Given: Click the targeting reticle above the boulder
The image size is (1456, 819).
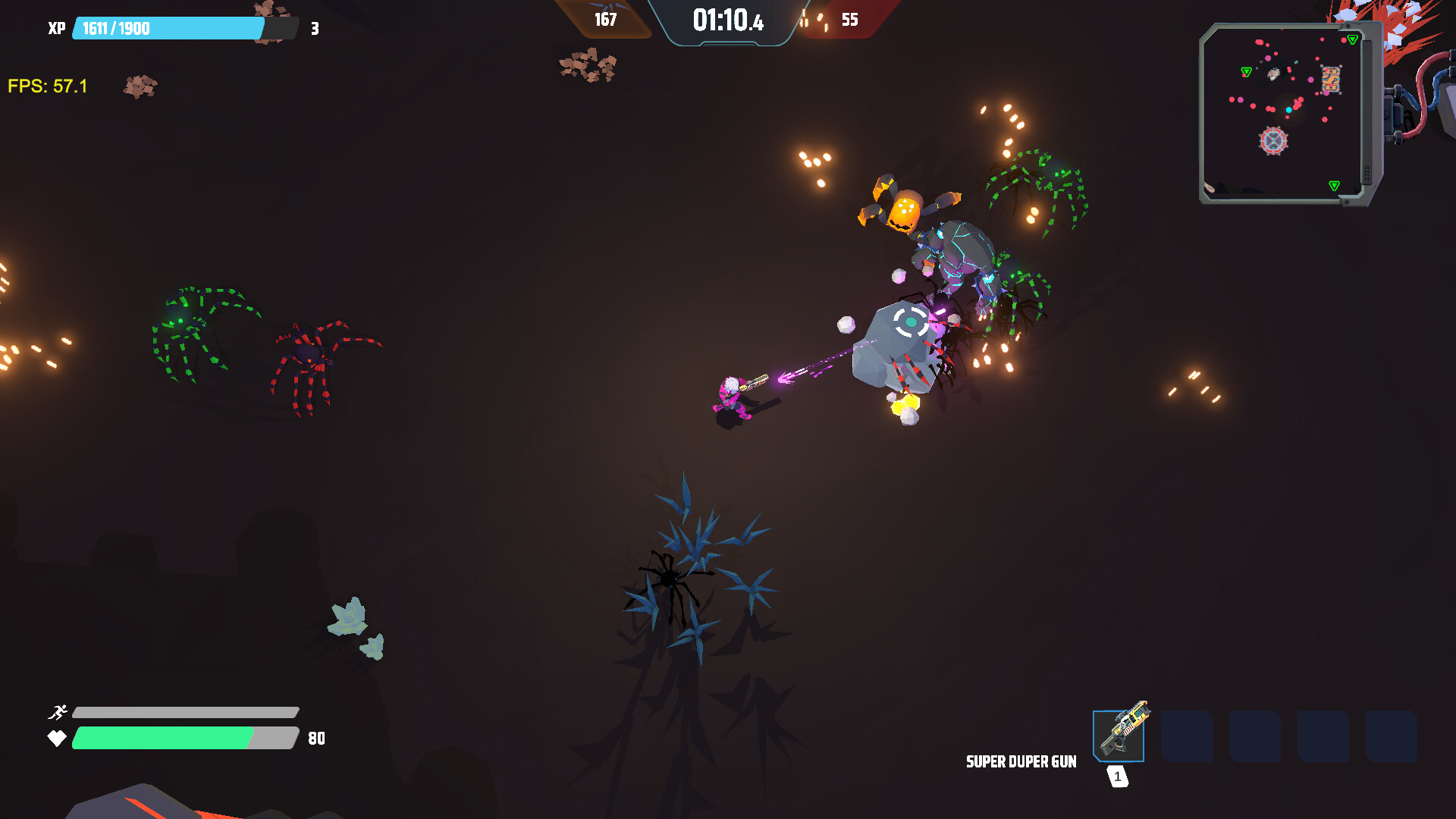Looking at the screenshot, I should [910, 323].
